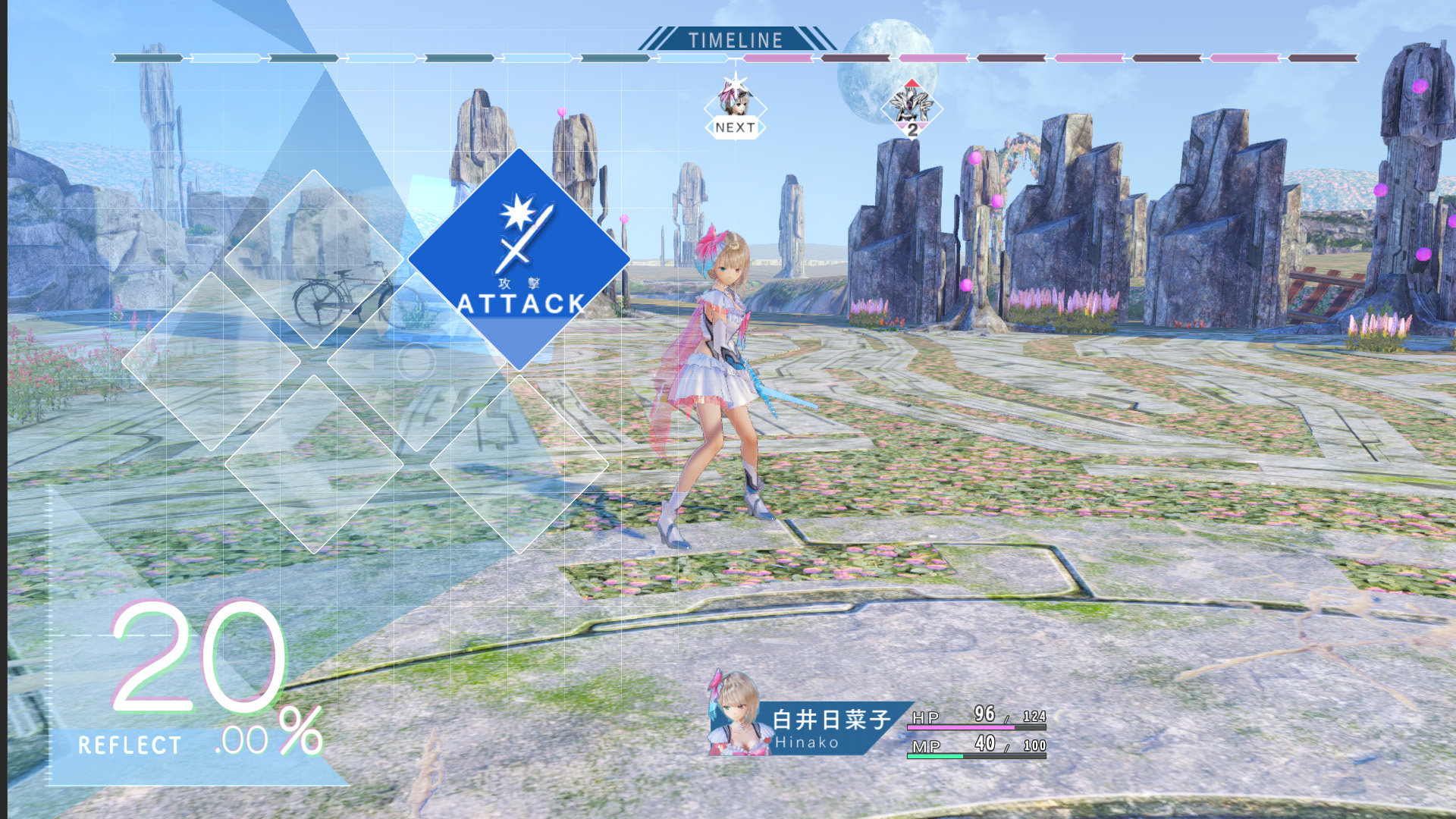
Task: Select the ATTACK command diamond
Action: point(519,259)
